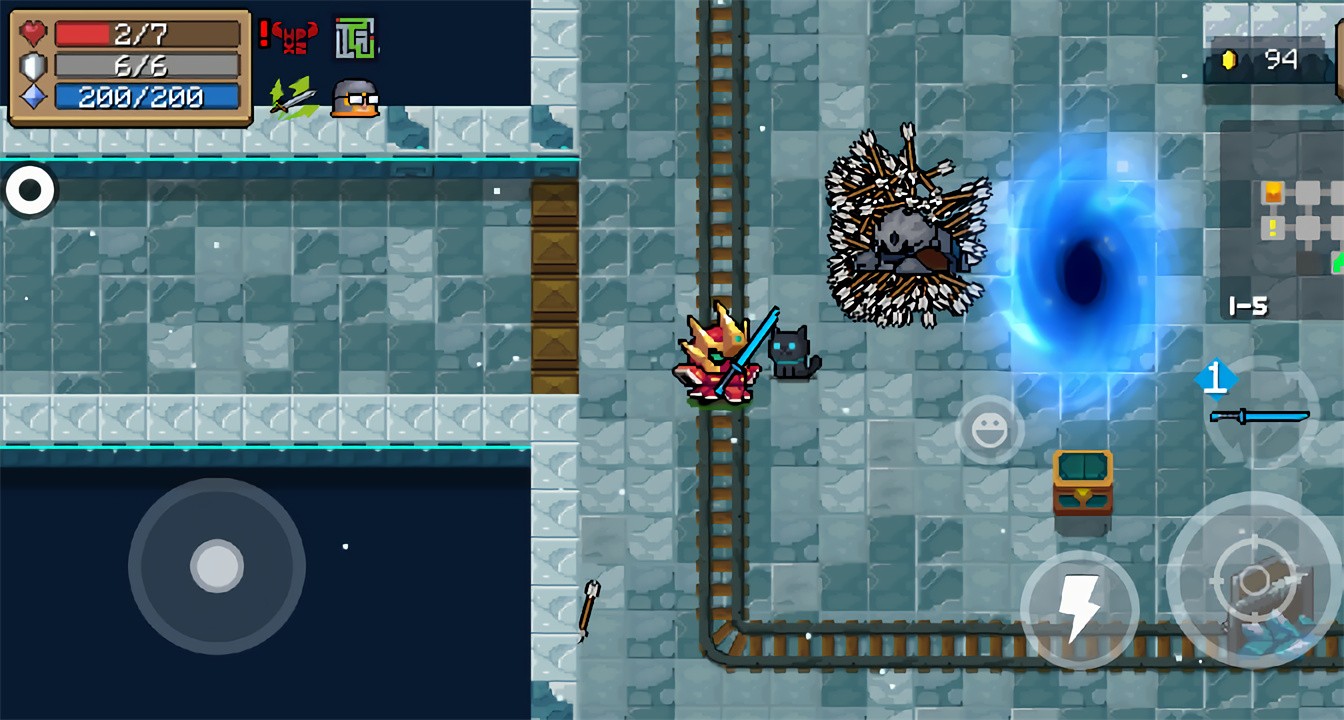Check the red HP x2 buff icon
Viewport: 1344px width, 720px height.
pyautogui.click(x=289, y=37)
